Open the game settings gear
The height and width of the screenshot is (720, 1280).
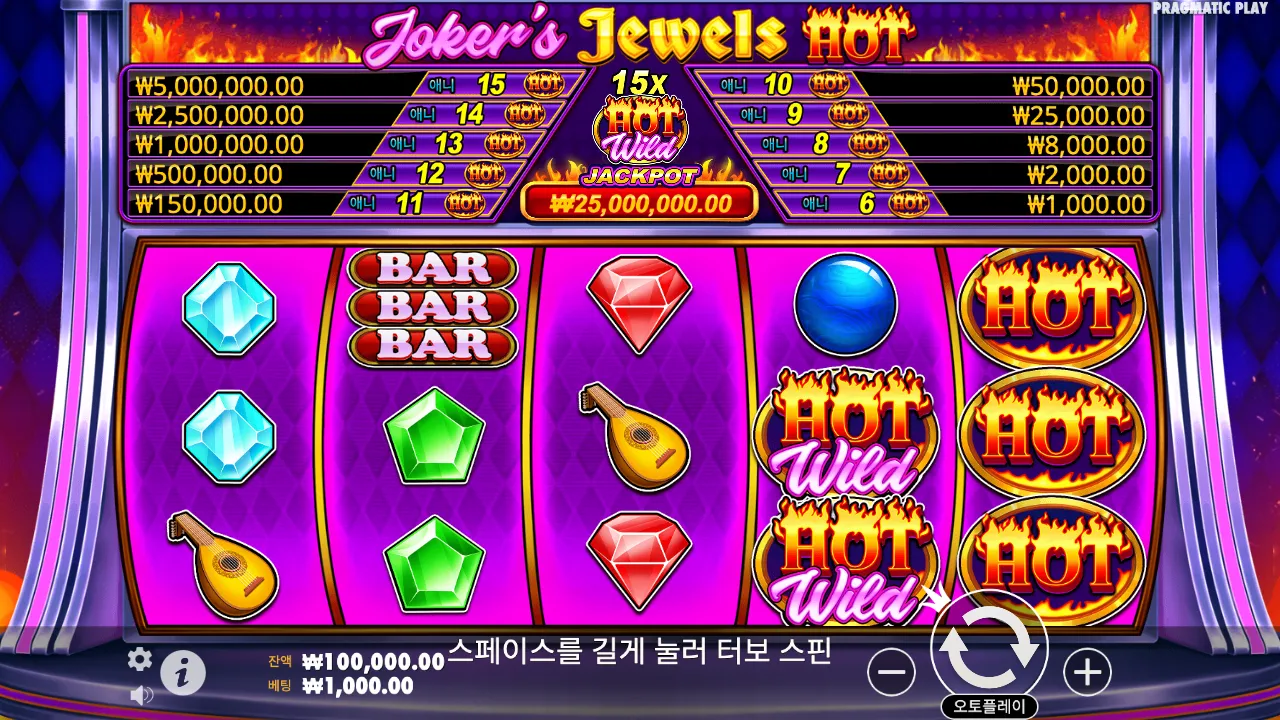click(x=139, y=659)
